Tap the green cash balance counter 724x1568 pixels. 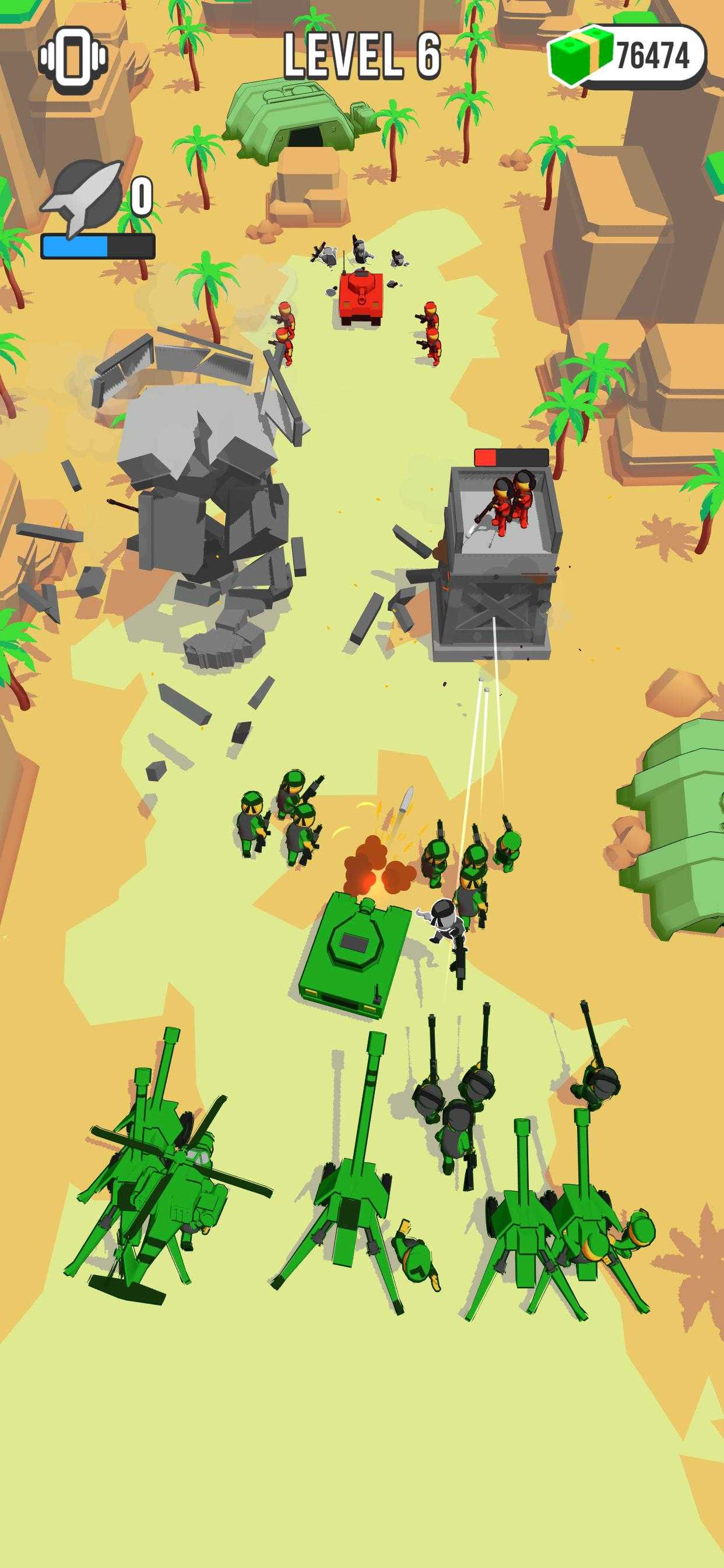(x=628, y=57)
